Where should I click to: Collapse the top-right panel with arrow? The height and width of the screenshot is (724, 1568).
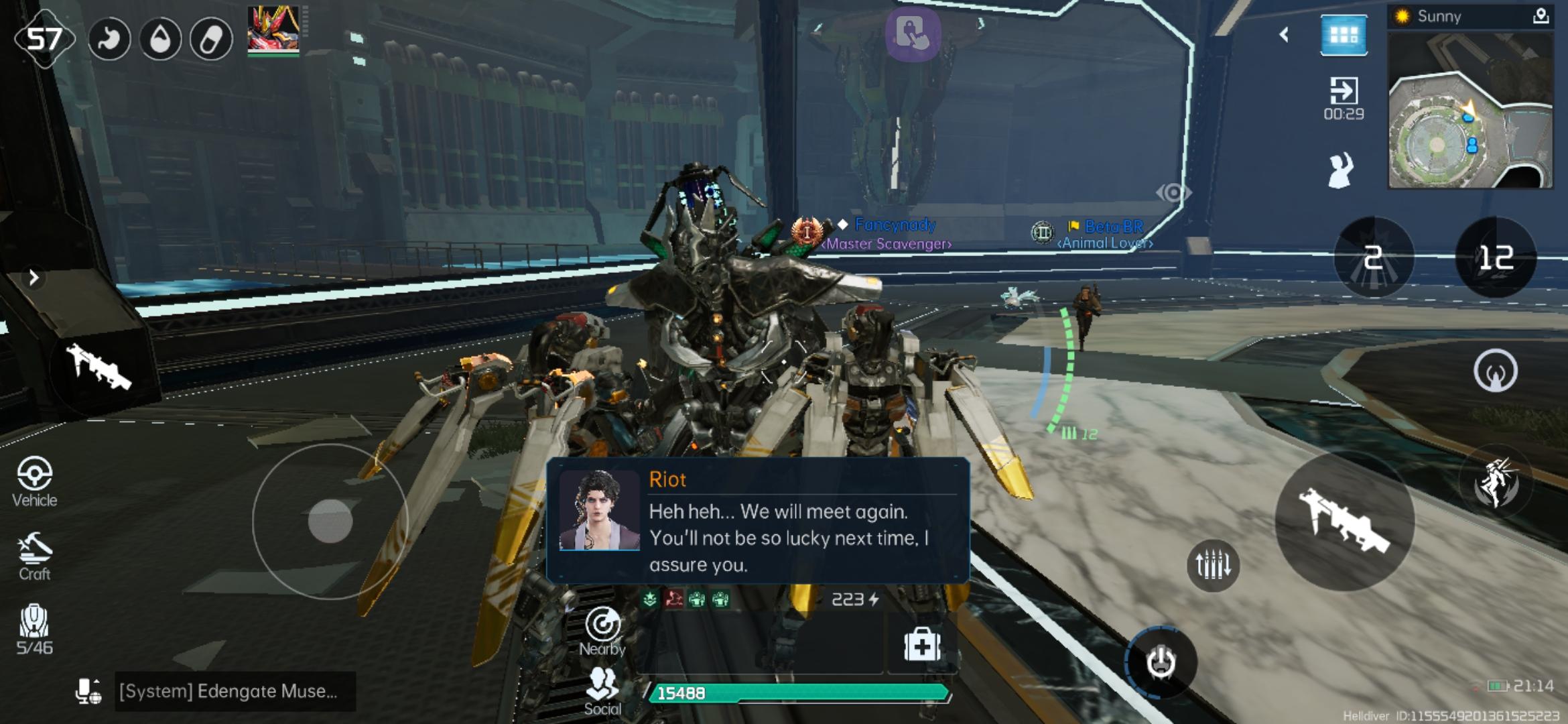coord(1284,35)
